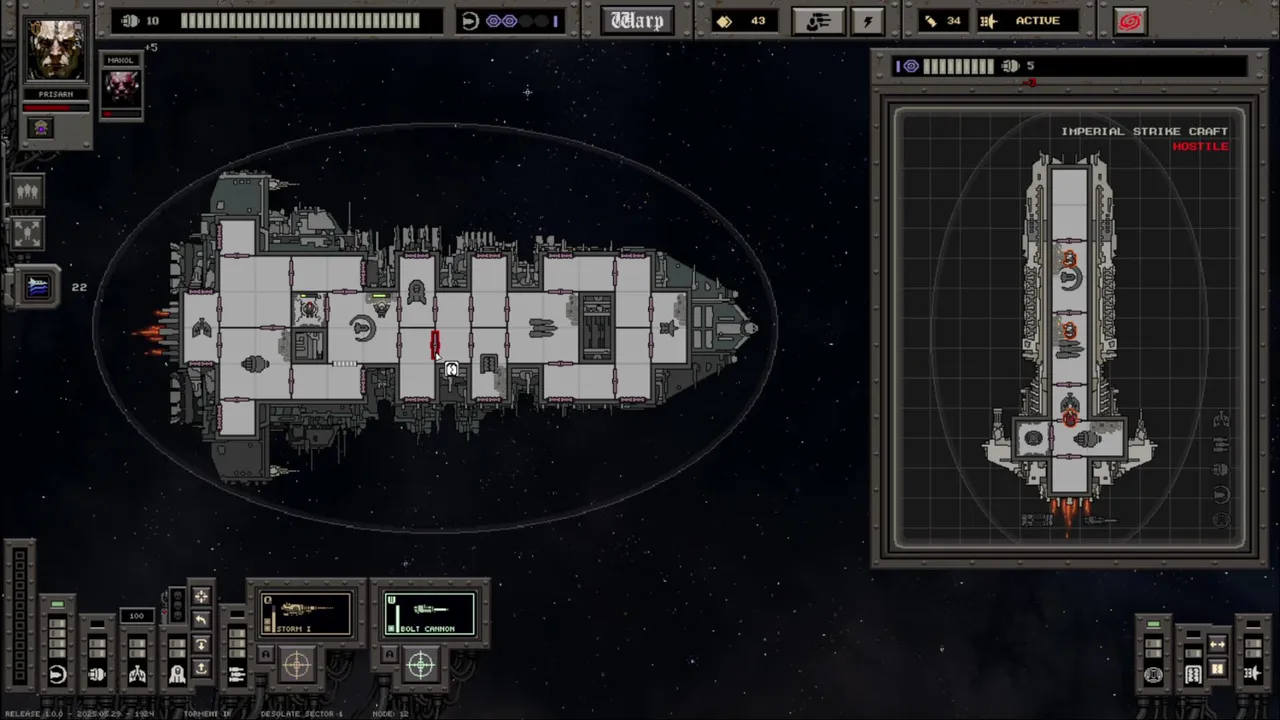Click the lightning bolt button in the top bar
This screenshot has height=720, width=1280.
point(867,21)
